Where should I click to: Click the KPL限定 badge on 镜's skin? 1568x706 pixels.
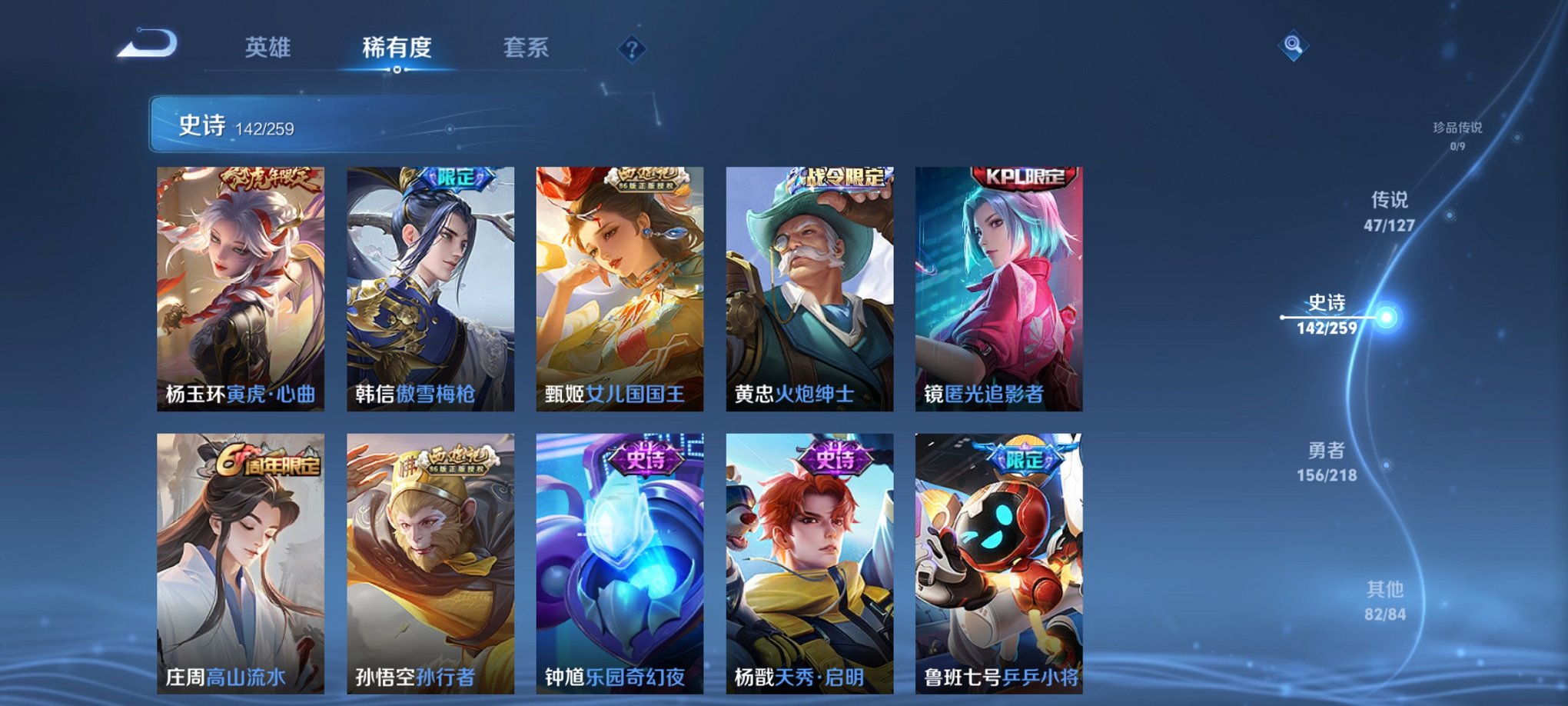click(1025, 178)
